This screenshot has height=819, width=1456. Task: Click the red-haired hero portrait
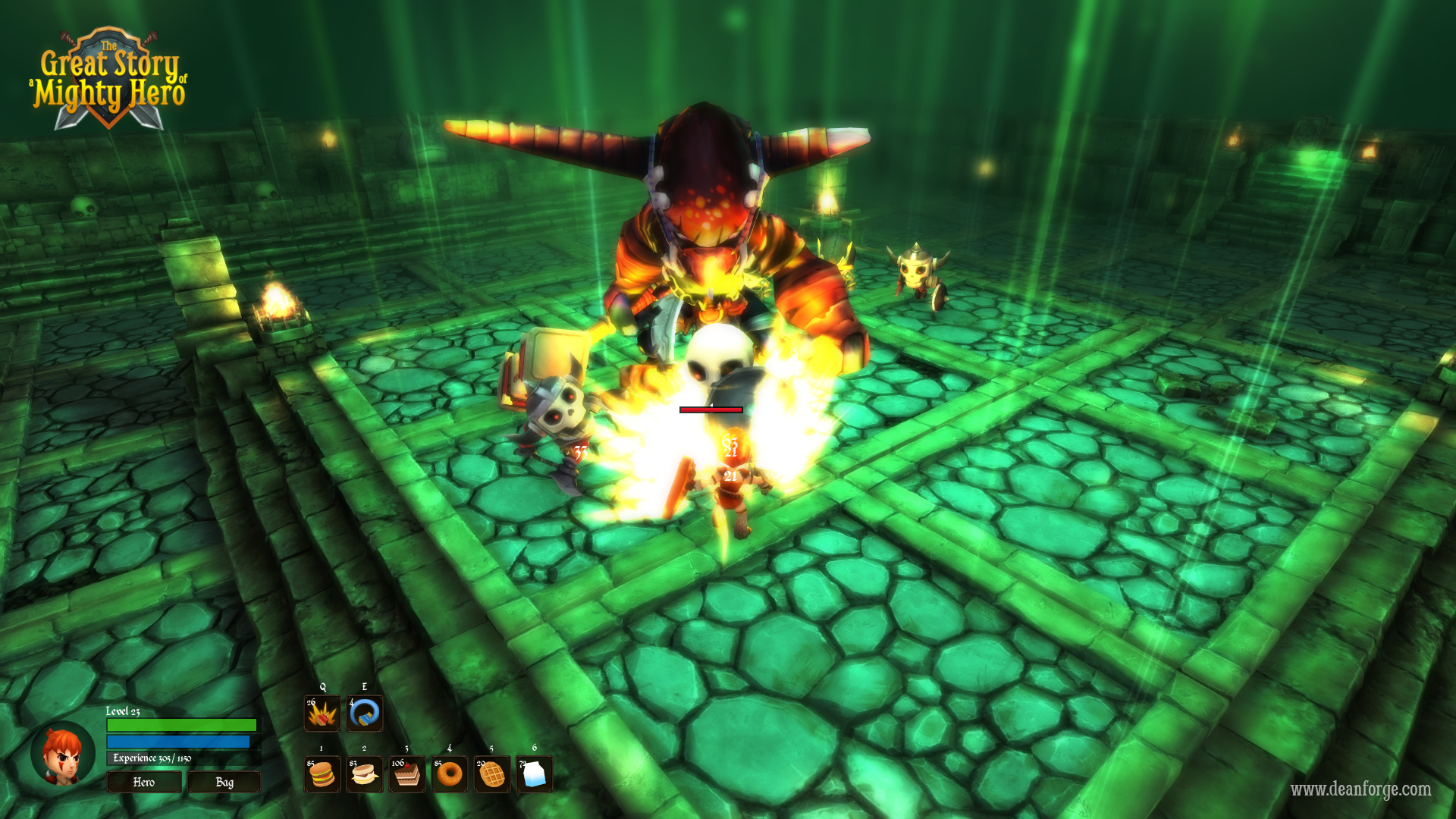[63, 756]
